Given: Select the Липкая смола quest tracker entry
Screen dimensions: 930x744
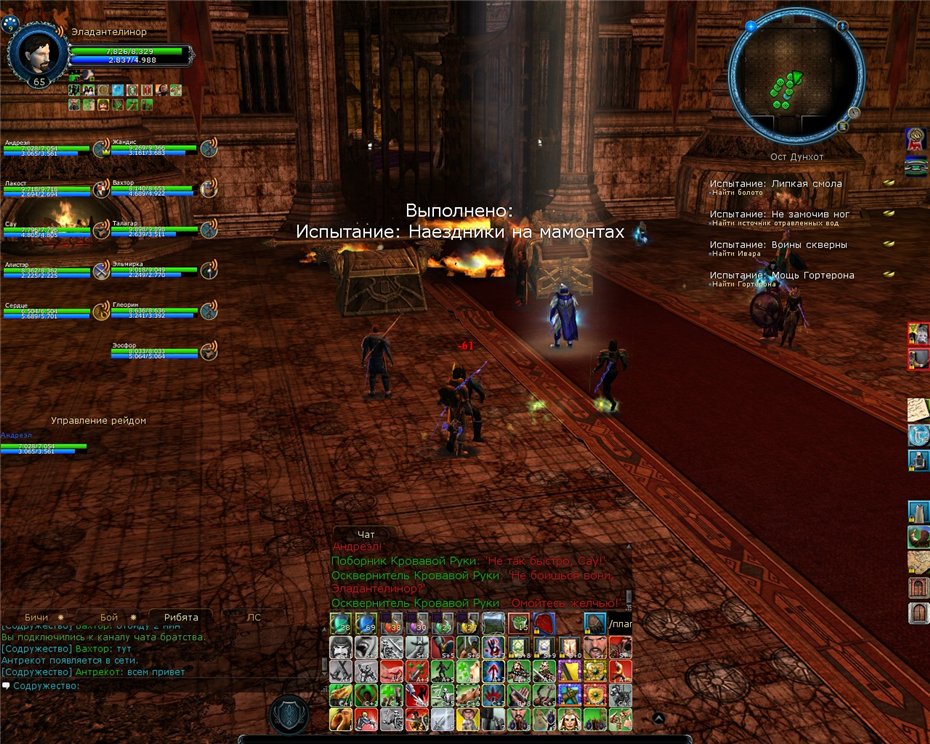Looking at the screenshot, I should point(775,184).
